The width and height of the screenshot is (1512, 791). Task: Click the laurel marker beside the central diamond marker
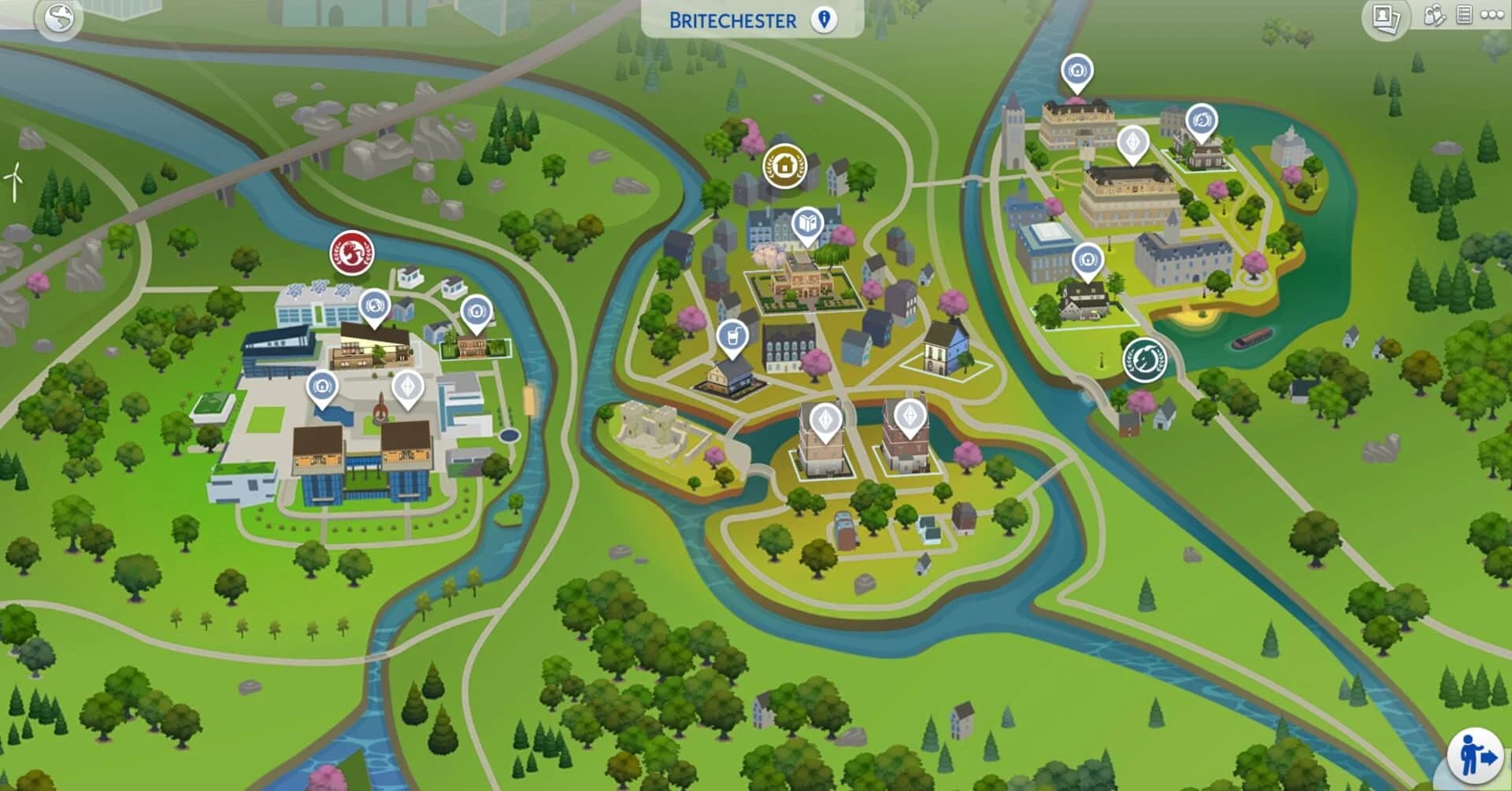point(1201,118)
